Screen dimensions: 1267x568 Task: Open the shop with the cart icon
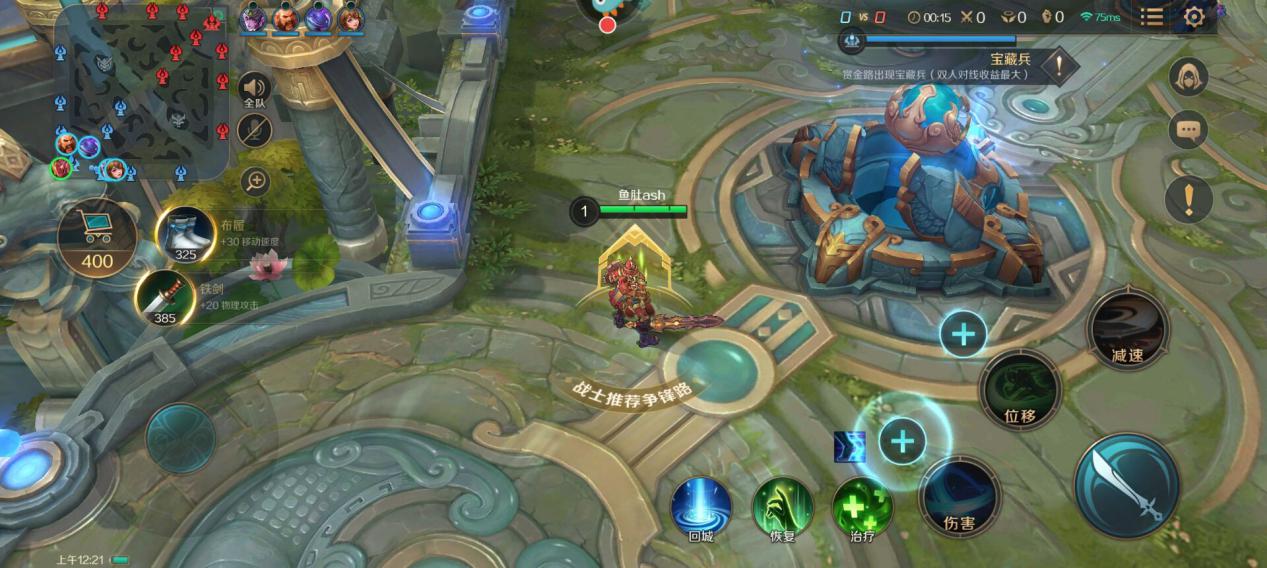coord(97,236)
